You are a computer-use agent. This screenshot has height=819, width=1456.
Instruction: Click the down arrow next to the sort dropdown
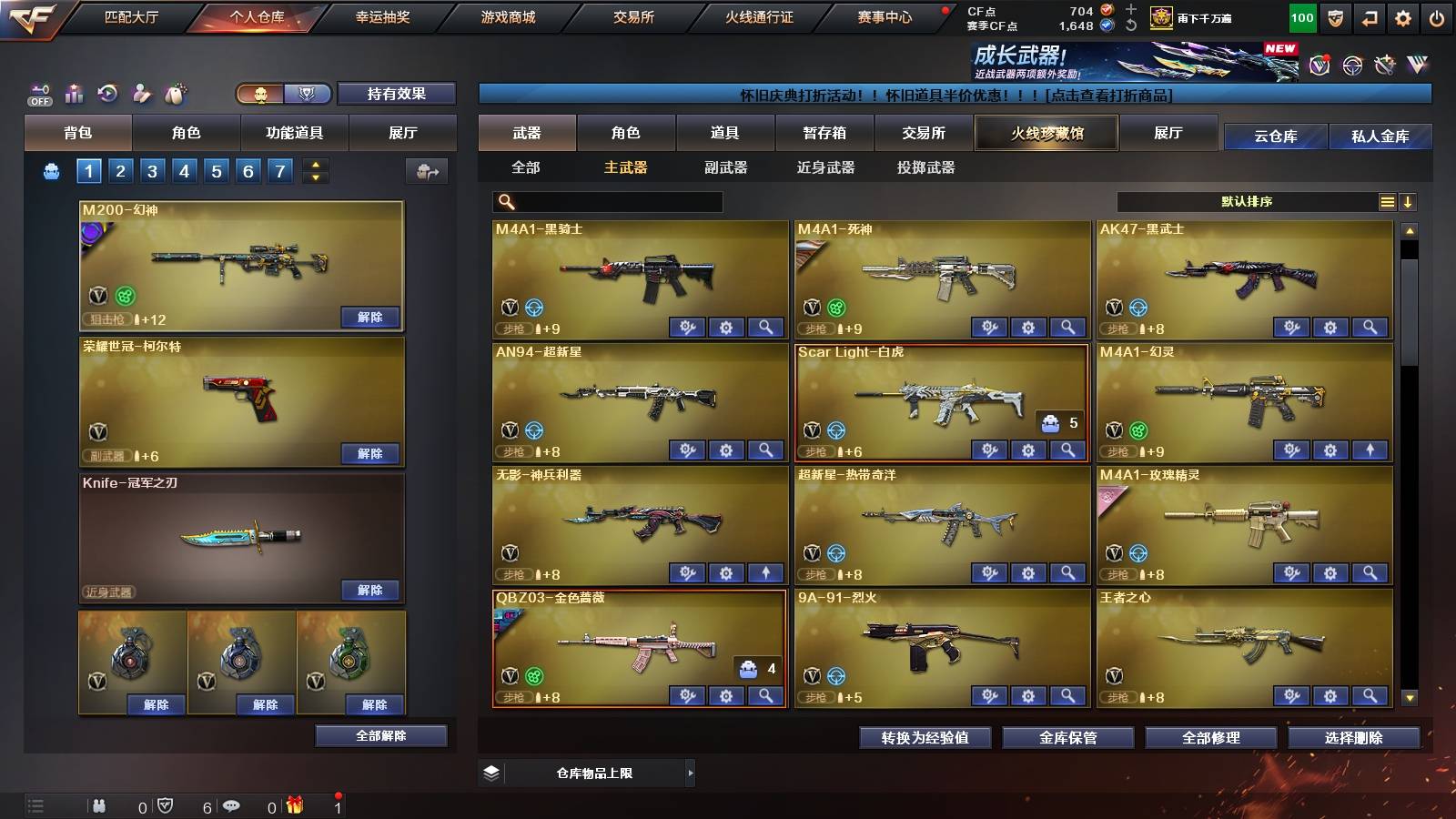(x=1409, y=202)
